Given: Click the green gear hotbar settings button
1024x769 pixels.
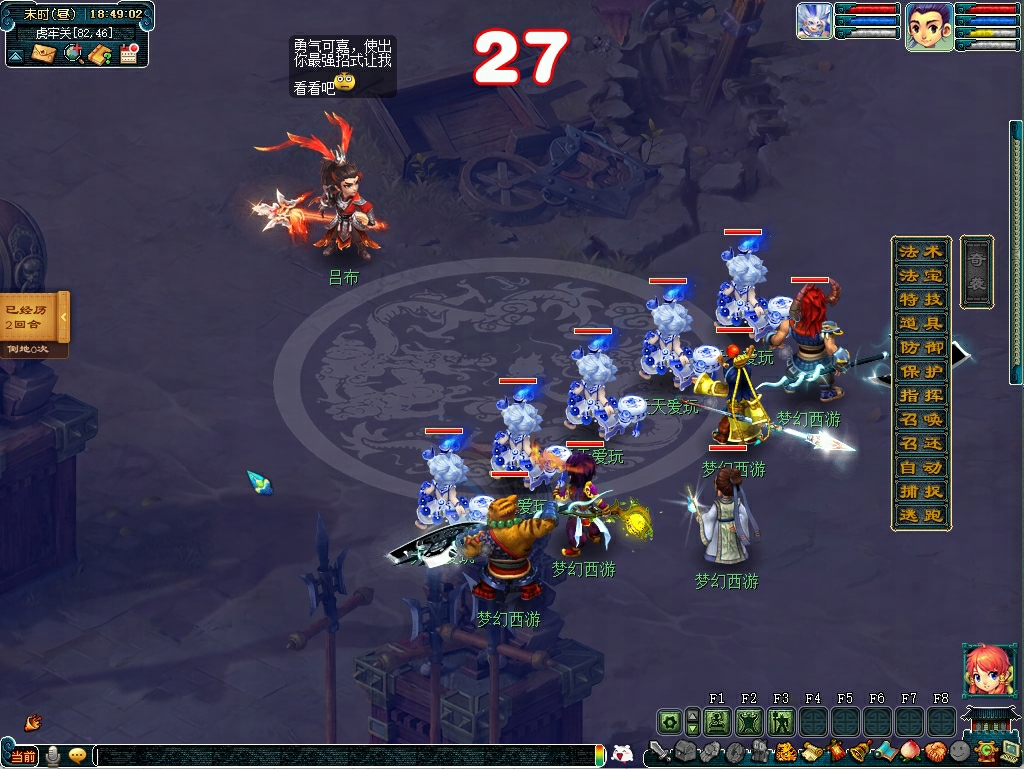Looking at the screenshot, I should [669, 721].
